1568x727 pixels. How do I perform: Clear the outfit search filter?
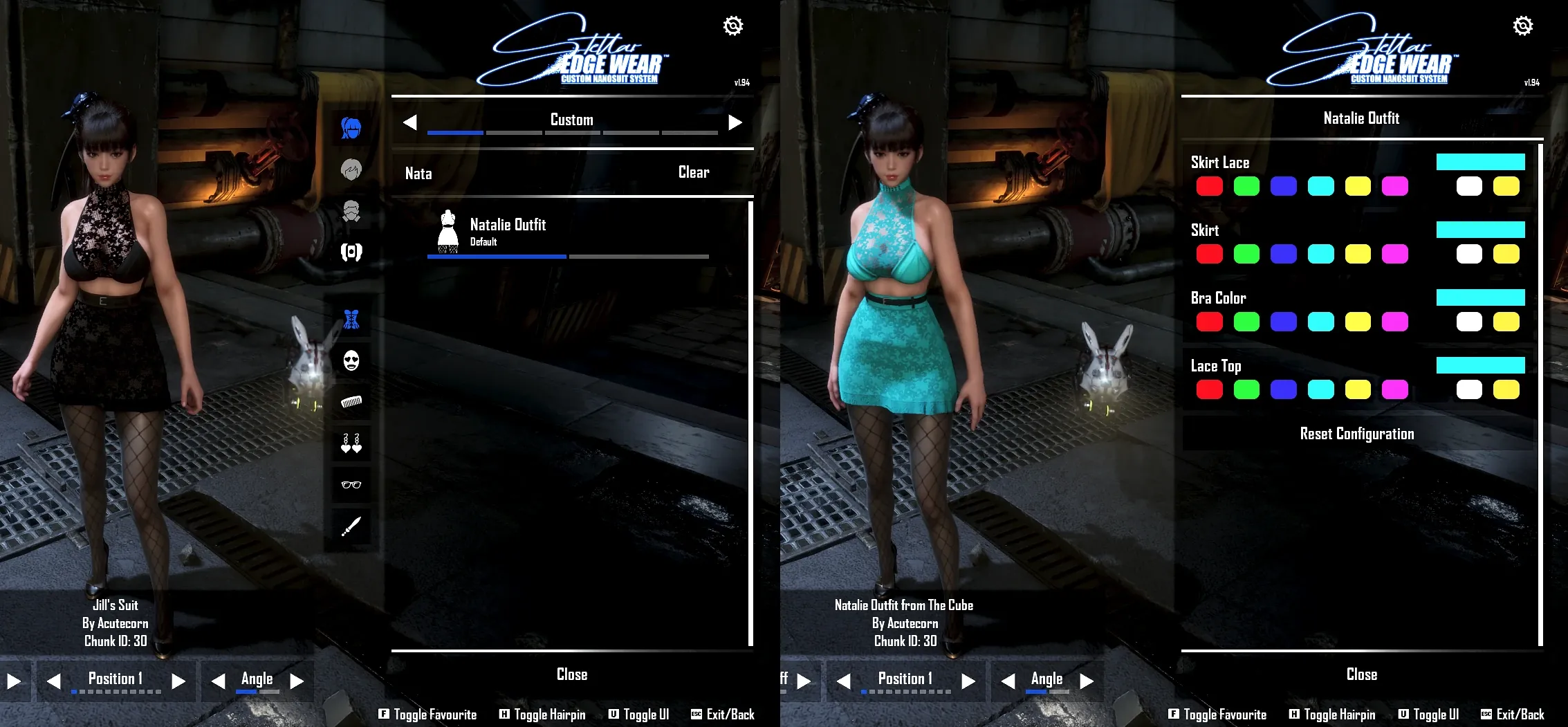[693, 172]
